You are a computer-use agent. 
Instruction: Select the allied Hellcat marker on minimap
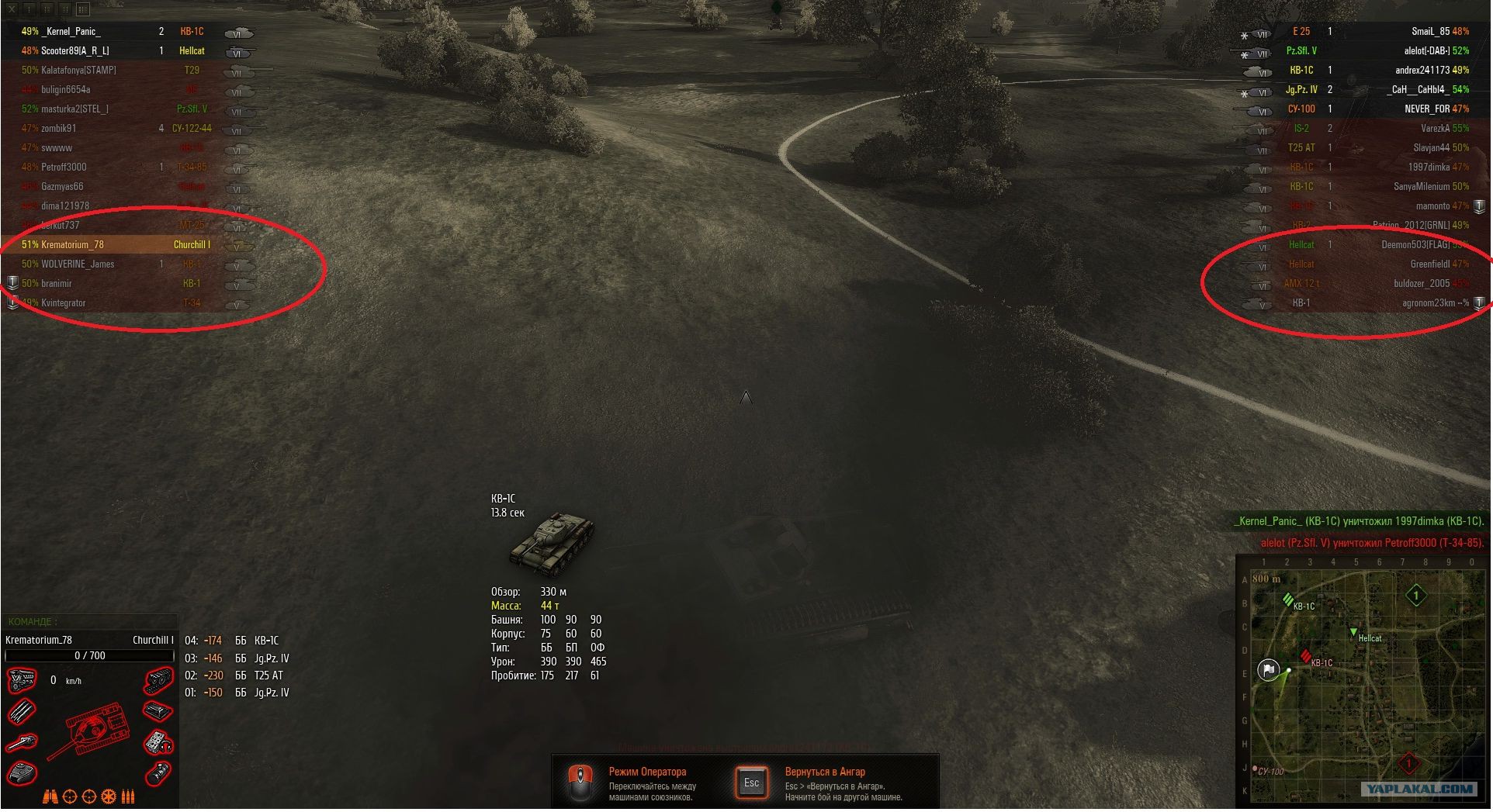1354,634
